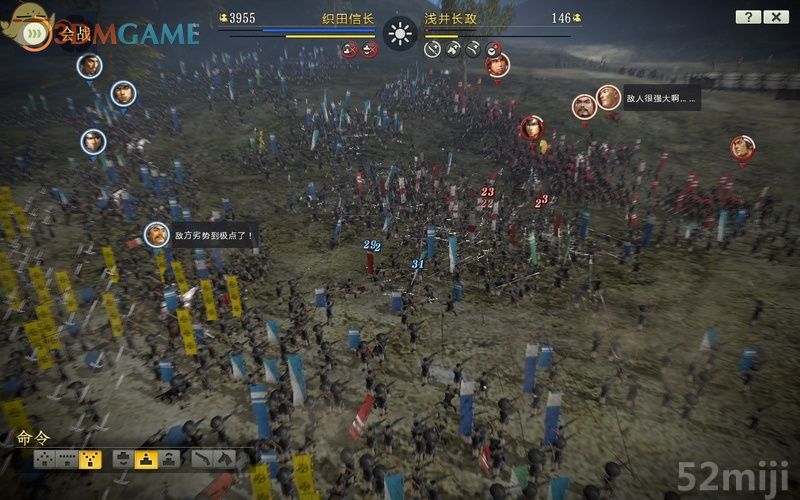Close the battle screen with X button

pos(776,17)
